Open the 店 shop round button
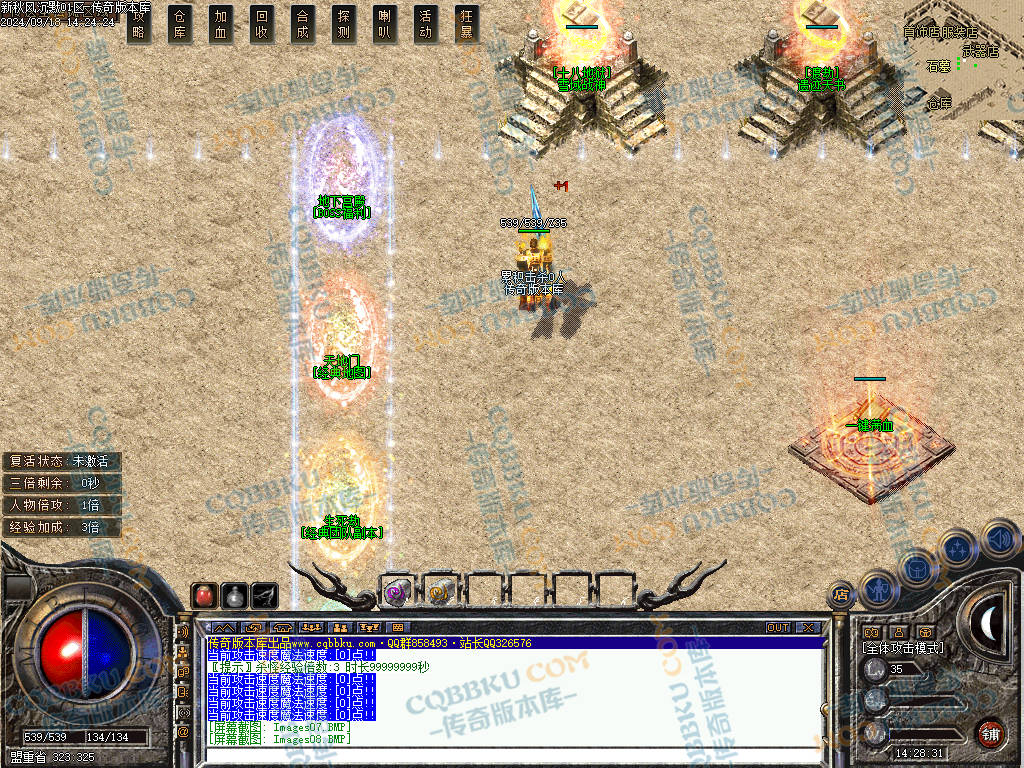The width and height of the screenshot is (1024, 768). [x=841, y=594]
